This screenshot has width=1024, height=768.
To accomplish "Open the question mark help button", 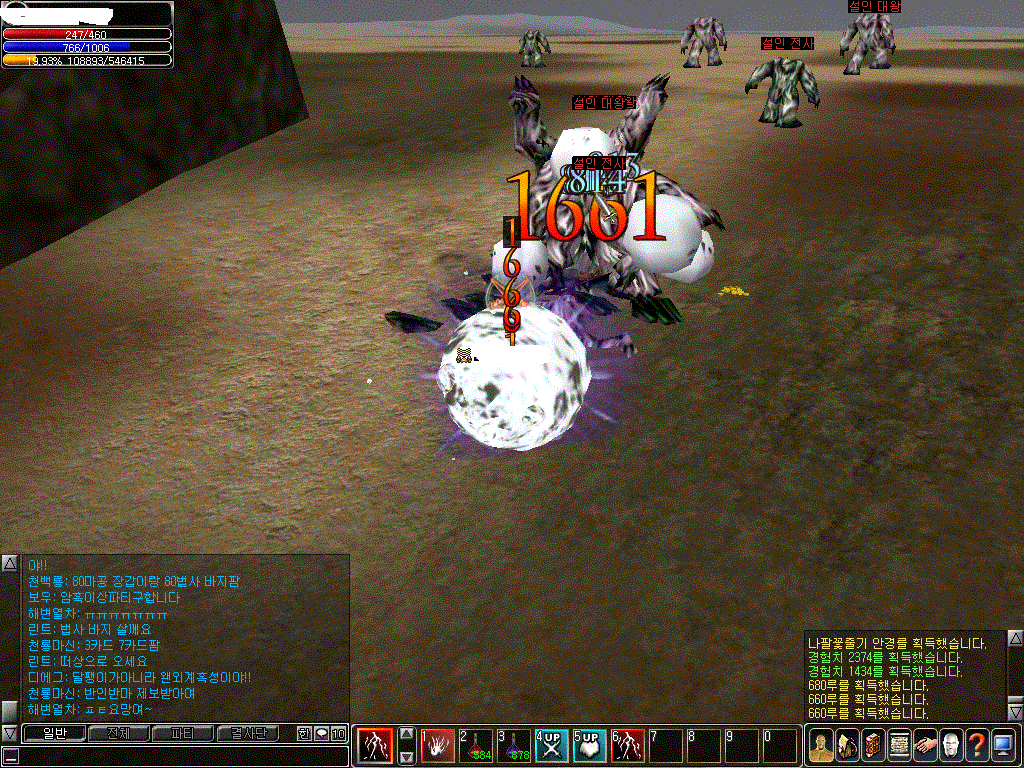I will pyautogui.click(x=977, y=745).
